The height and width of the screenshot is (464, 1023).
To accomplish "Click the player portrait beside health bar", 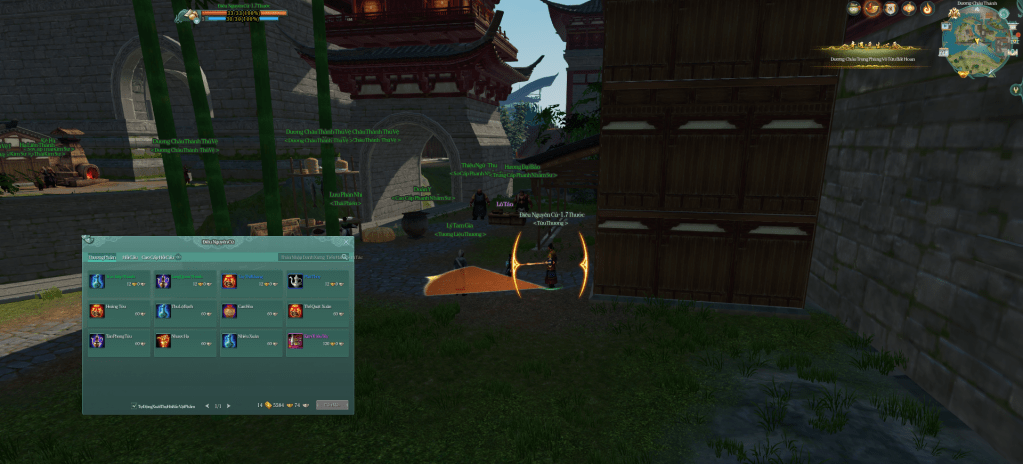I will [x=189, y=15].
